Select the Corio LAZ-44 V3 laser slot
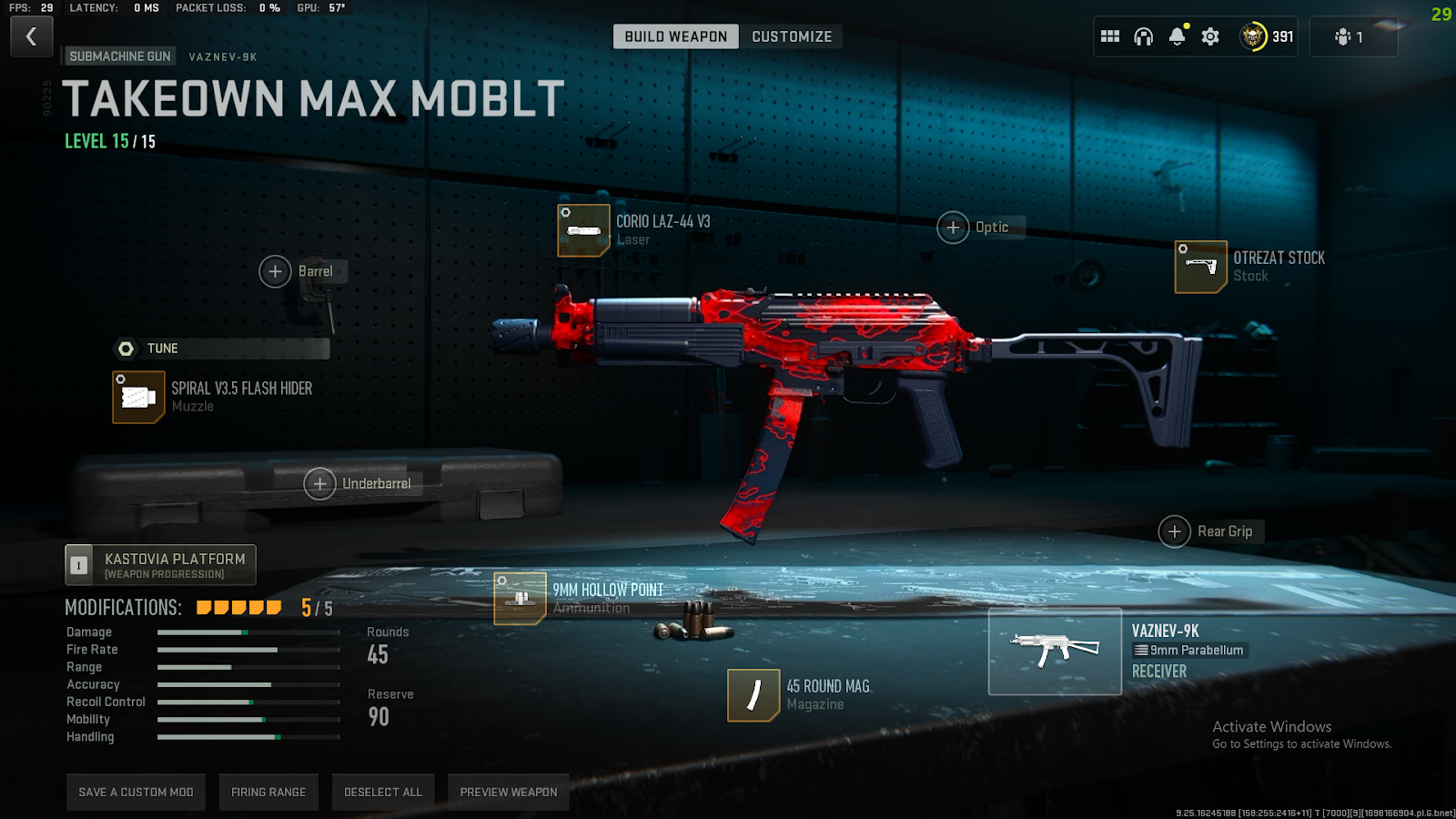 583,230
